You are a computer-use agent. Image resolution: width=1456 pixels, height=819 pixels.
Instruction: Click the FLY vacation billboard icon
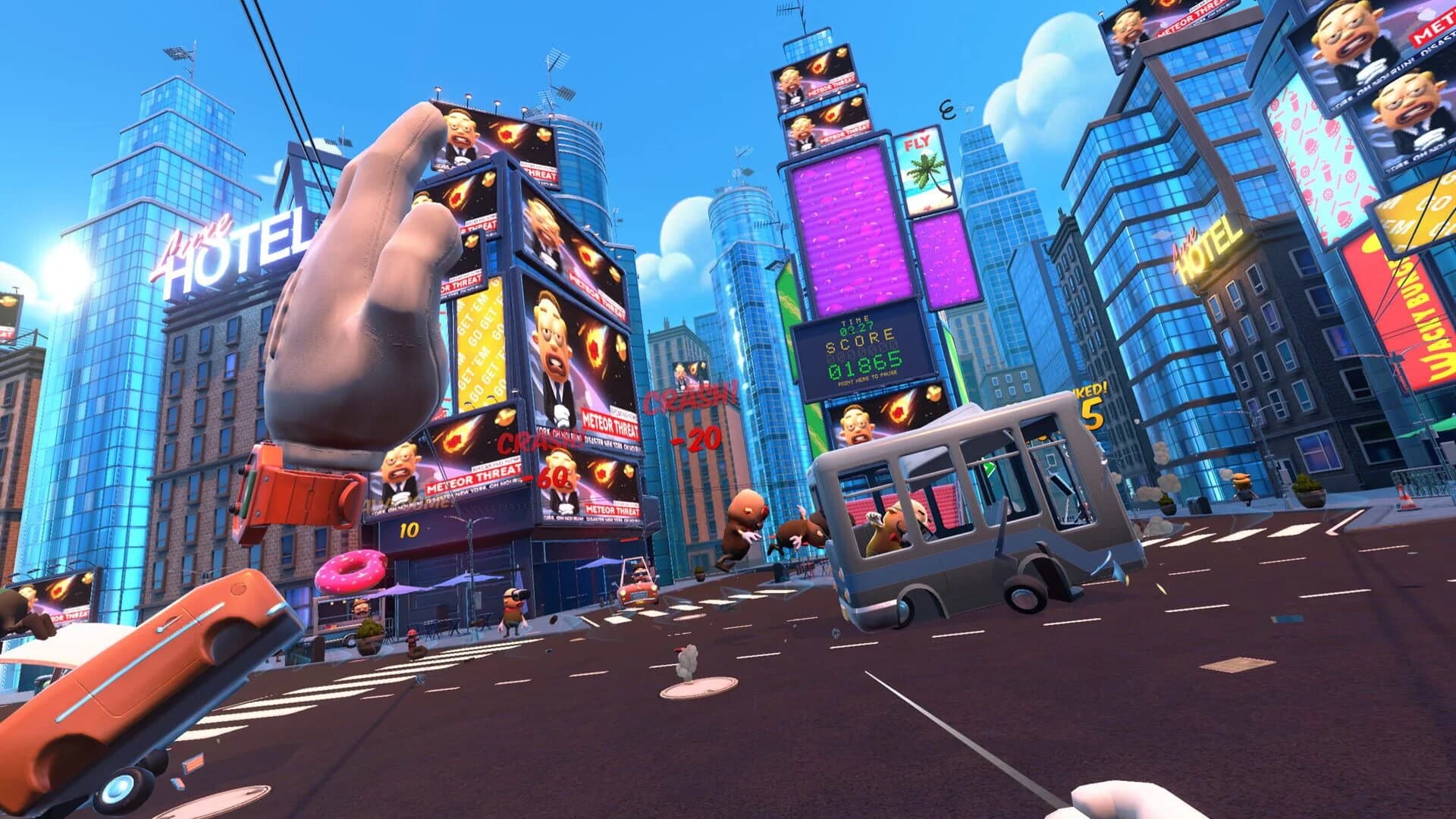coord(922,163)
